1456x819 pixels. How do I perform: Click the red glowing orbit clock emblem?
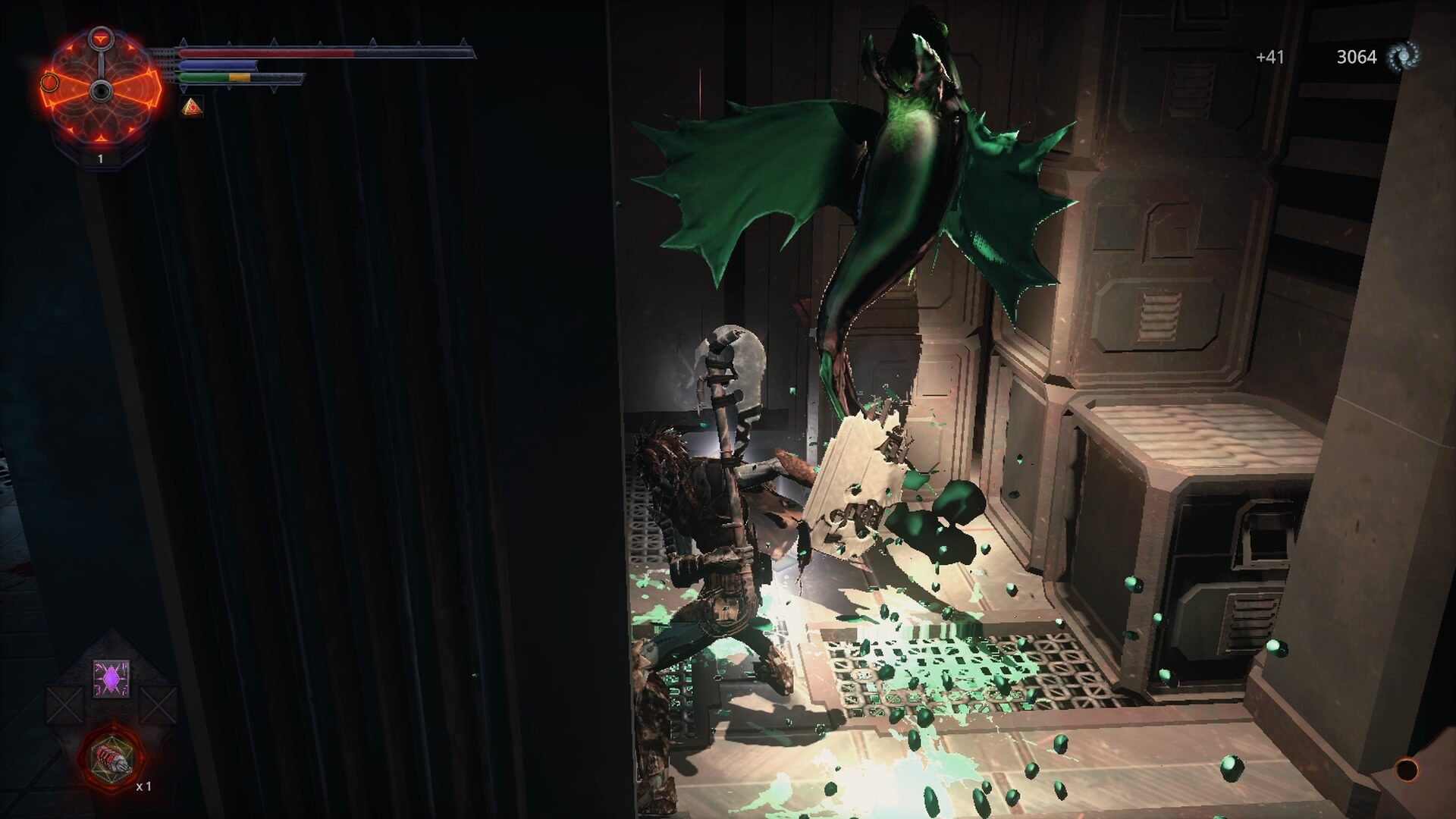tap(100, 91)
